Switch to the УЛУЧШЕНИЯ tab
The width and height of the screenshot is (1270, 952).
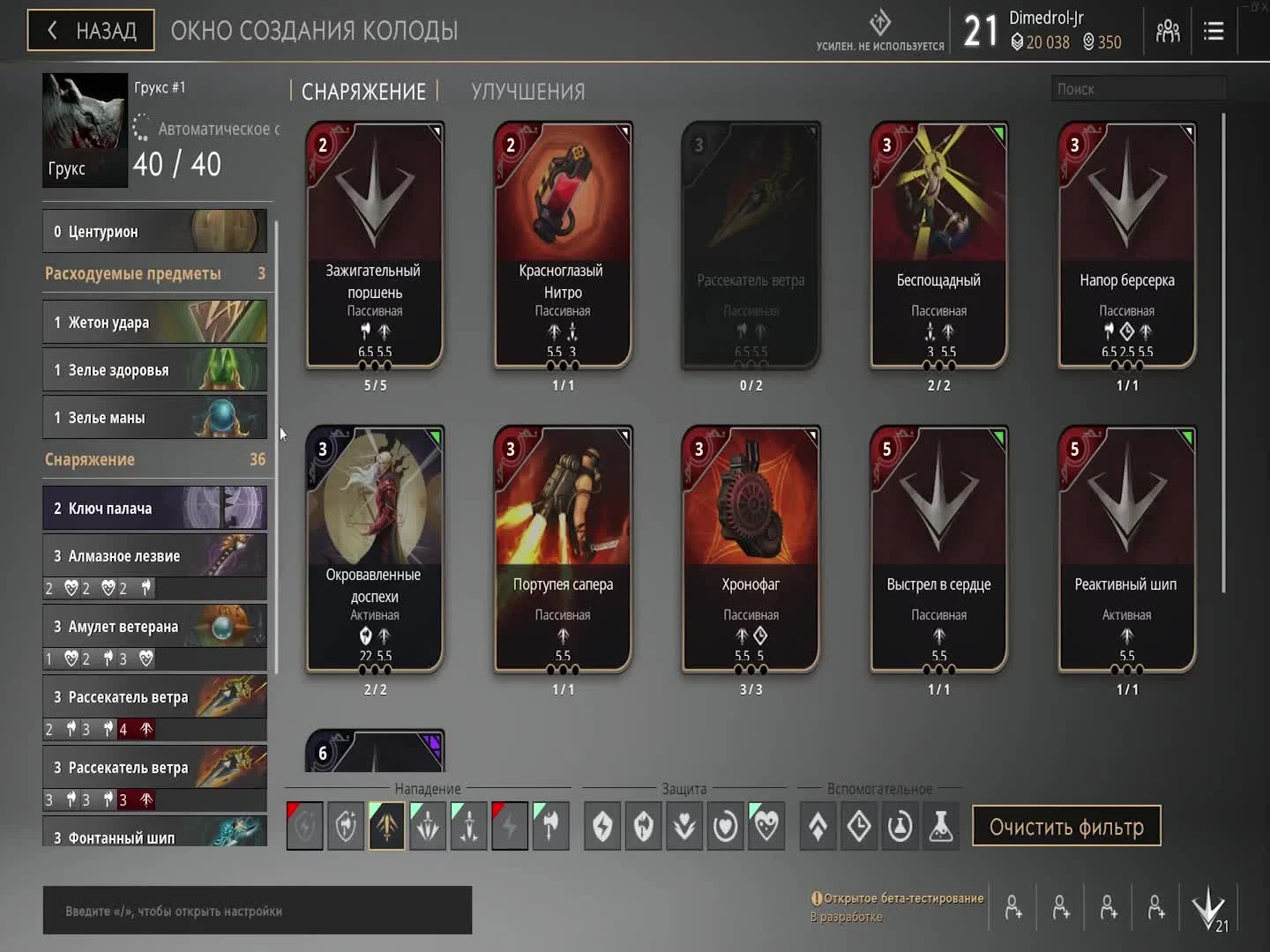[x=527, y=91]
